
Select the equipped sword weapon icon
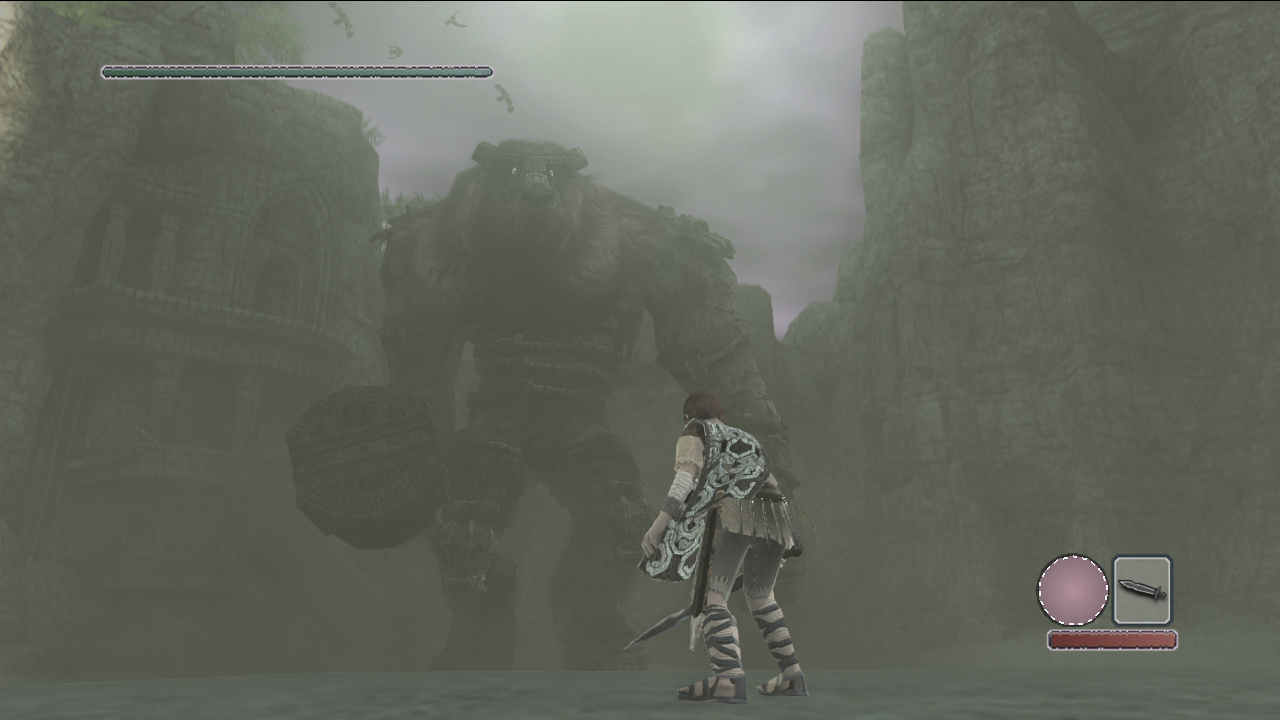click(x=1141, y=590)
